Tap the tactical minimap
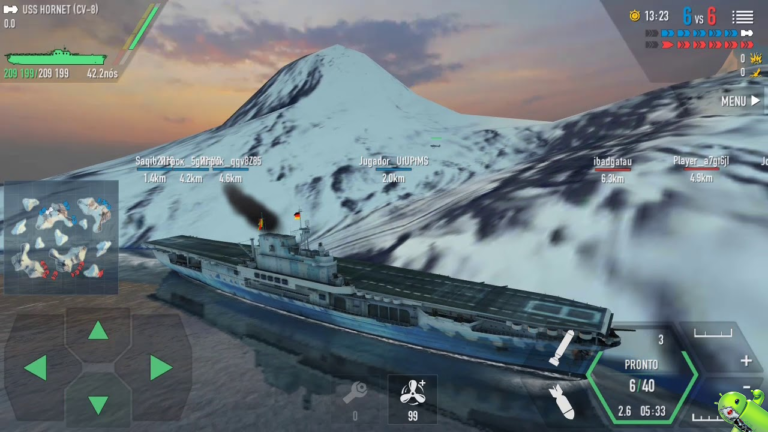 [x=61, y=237]
